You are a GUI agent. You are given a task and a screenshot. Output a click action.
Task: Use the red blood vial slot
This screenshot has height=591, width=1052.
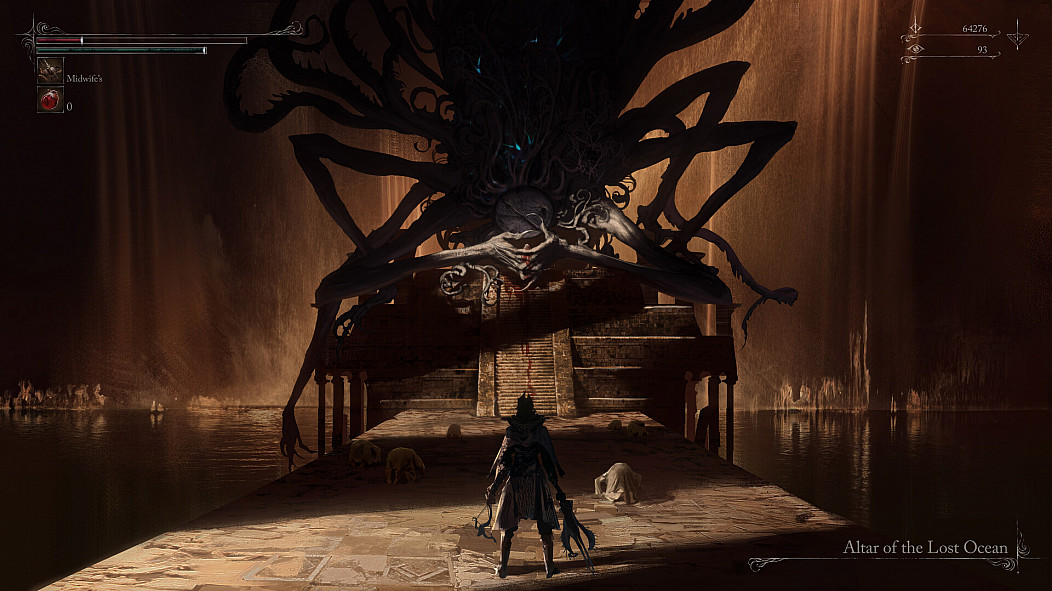(50, 100)
